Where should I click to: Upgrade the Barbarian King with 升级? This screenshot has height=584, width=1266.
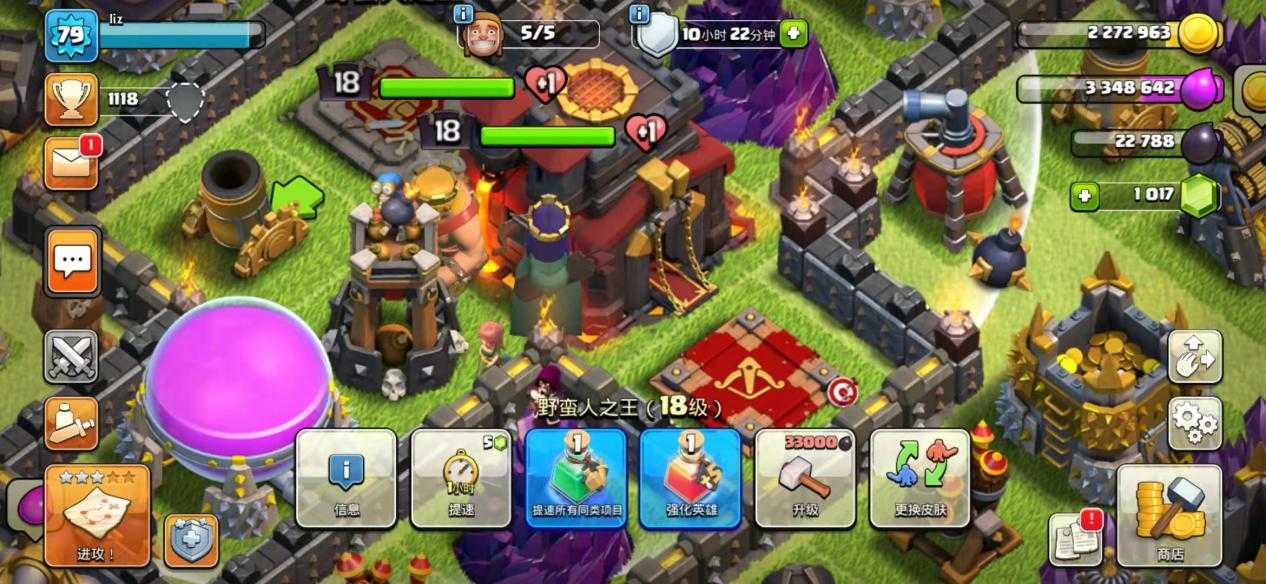[805, 478]
